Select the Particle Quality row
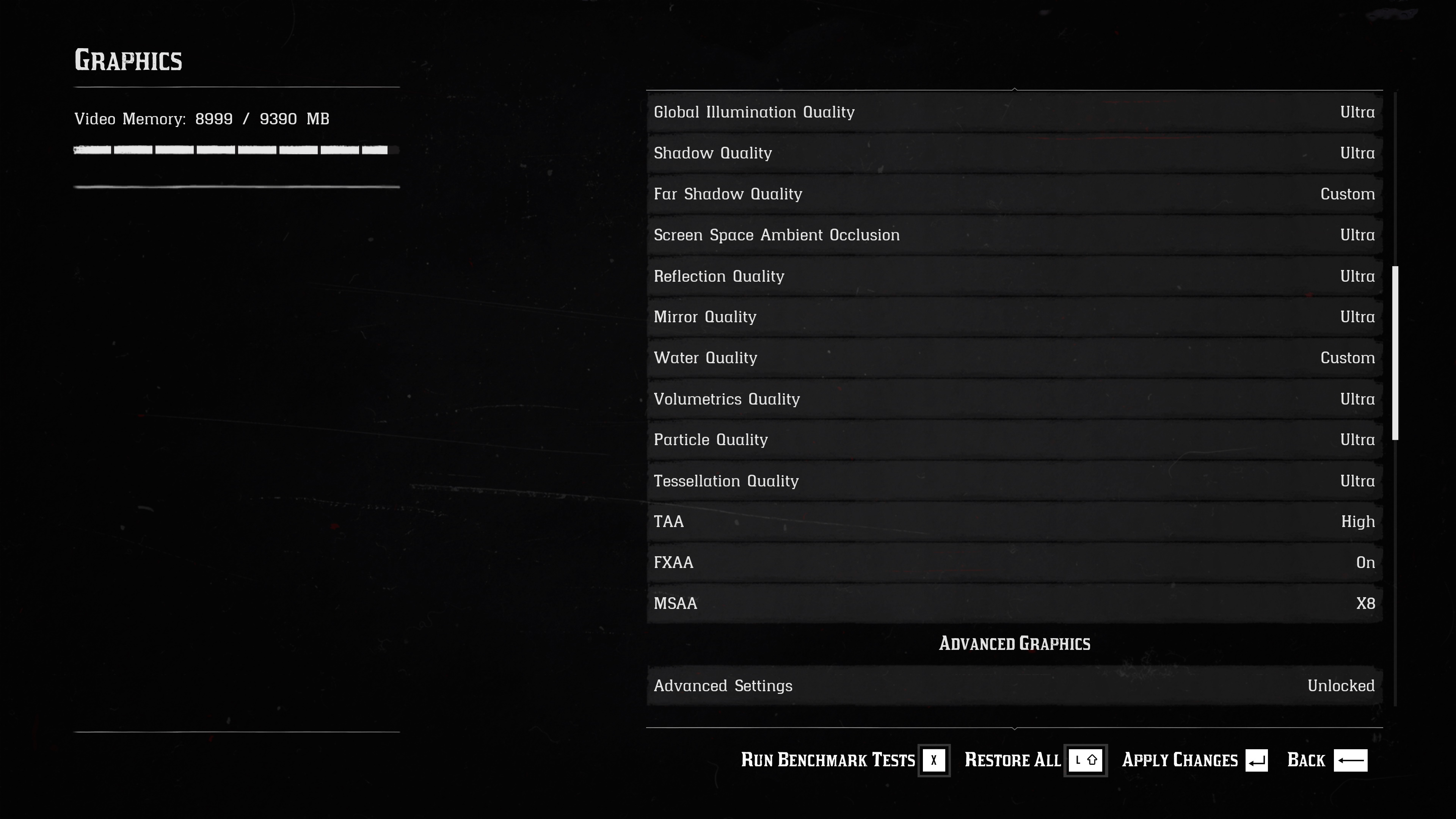Image resolution: width=1456 pixels, height=819 pixels. click(x=1014, y=440)
